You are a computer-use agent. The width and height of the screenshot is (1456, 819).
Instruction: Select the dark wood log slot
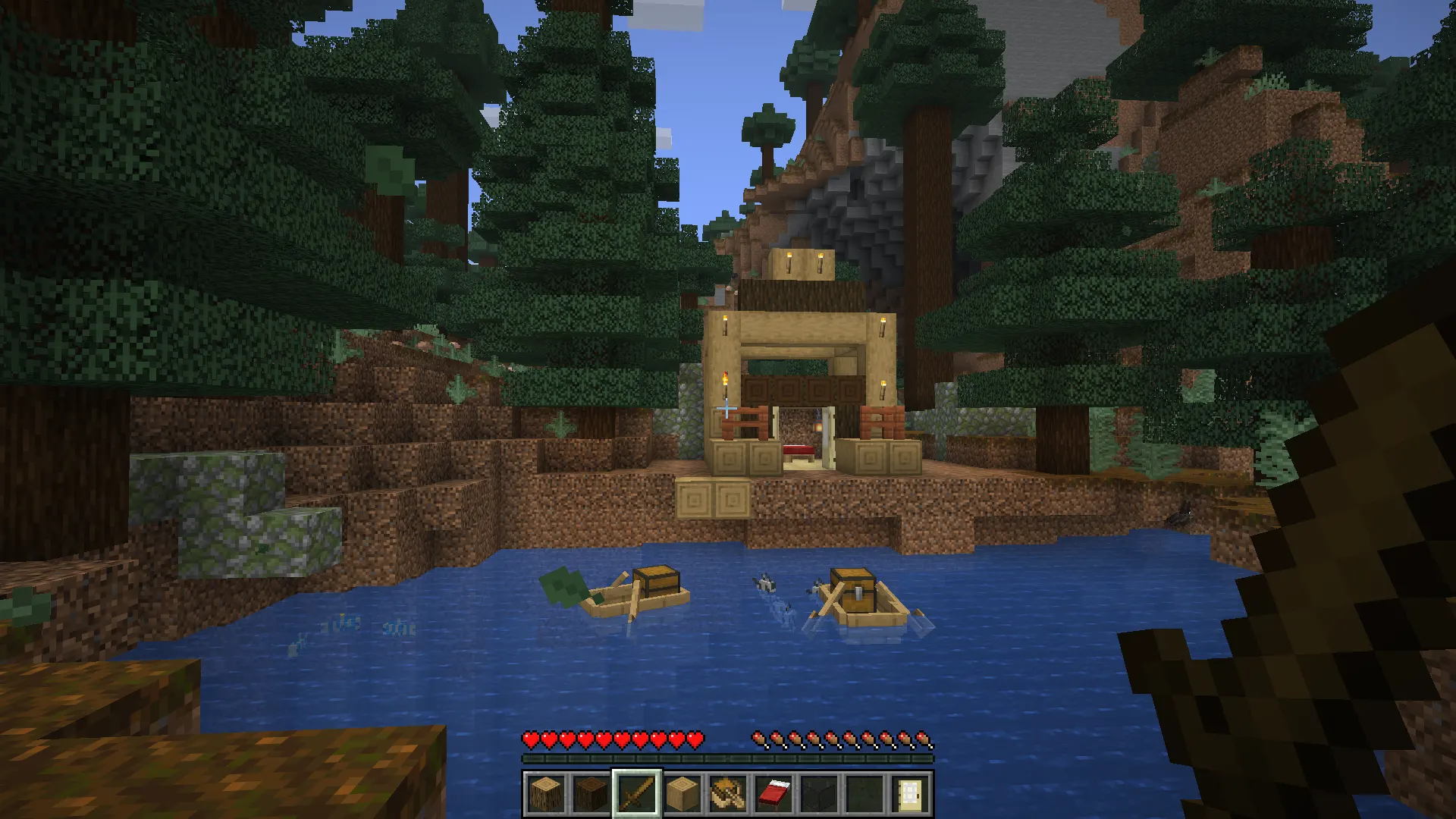[591, 794]
